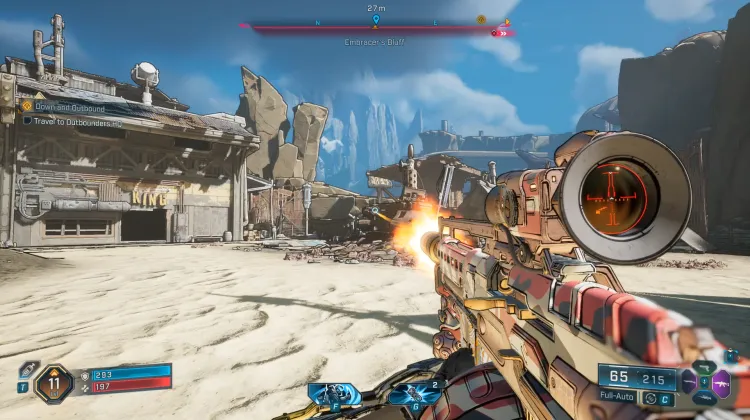Screen dimensions: 750x420
Task: Toggle the Full-Auto fire mode label
Action: [x=620, y=399]
